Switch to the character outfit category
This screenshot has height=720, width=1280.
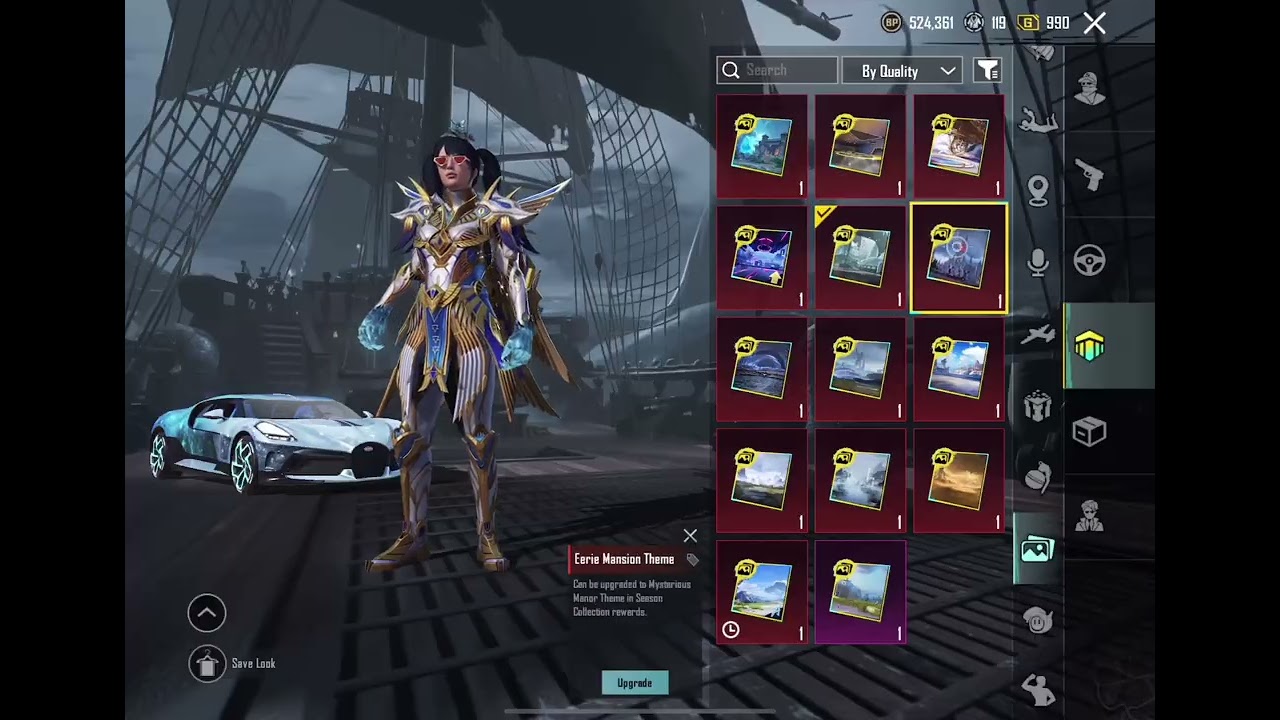click(x=1089, y=88)
